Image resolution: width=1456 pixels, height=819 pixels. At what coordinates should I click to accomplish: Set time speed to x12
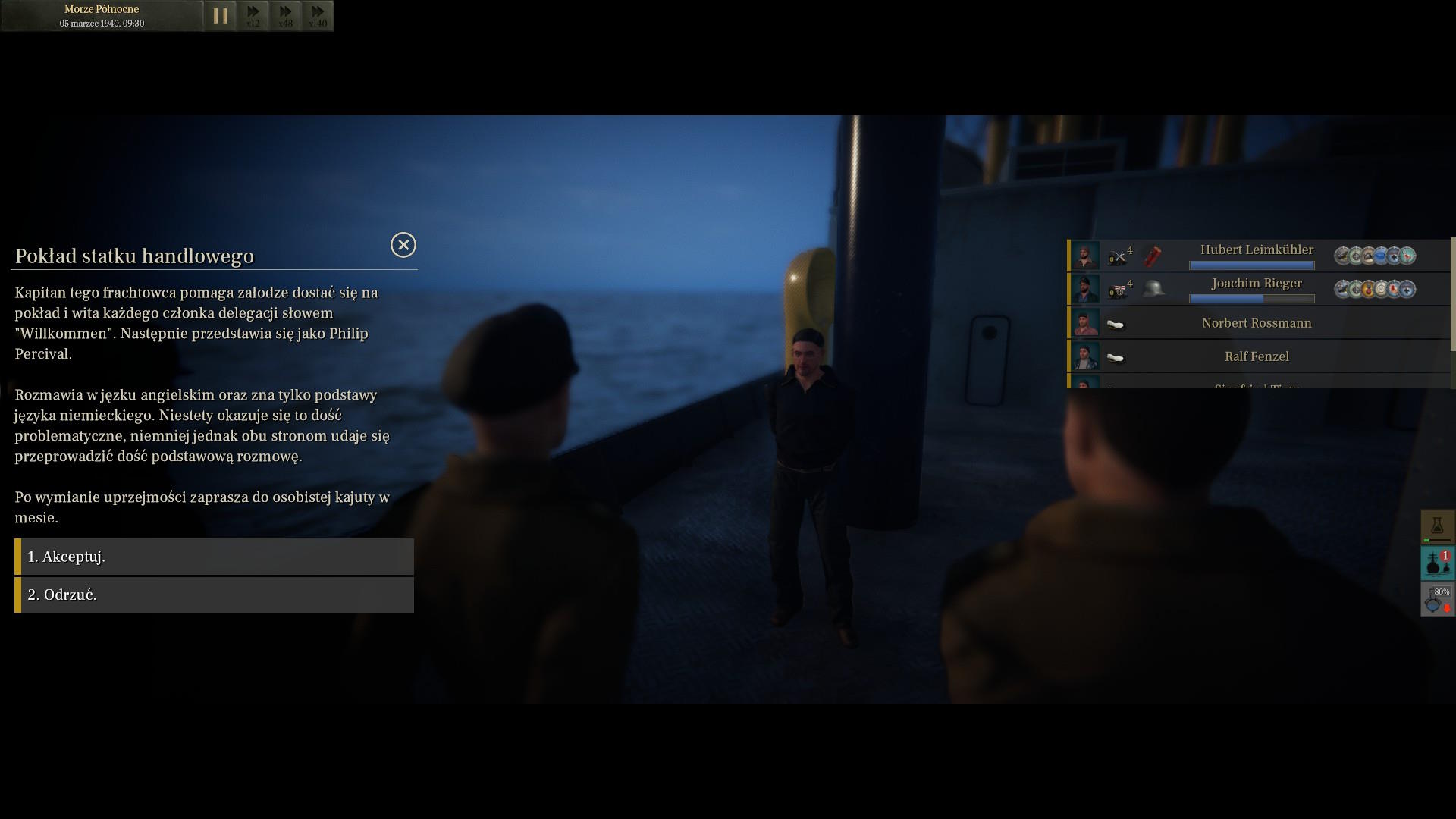click(x=253, y=15)
